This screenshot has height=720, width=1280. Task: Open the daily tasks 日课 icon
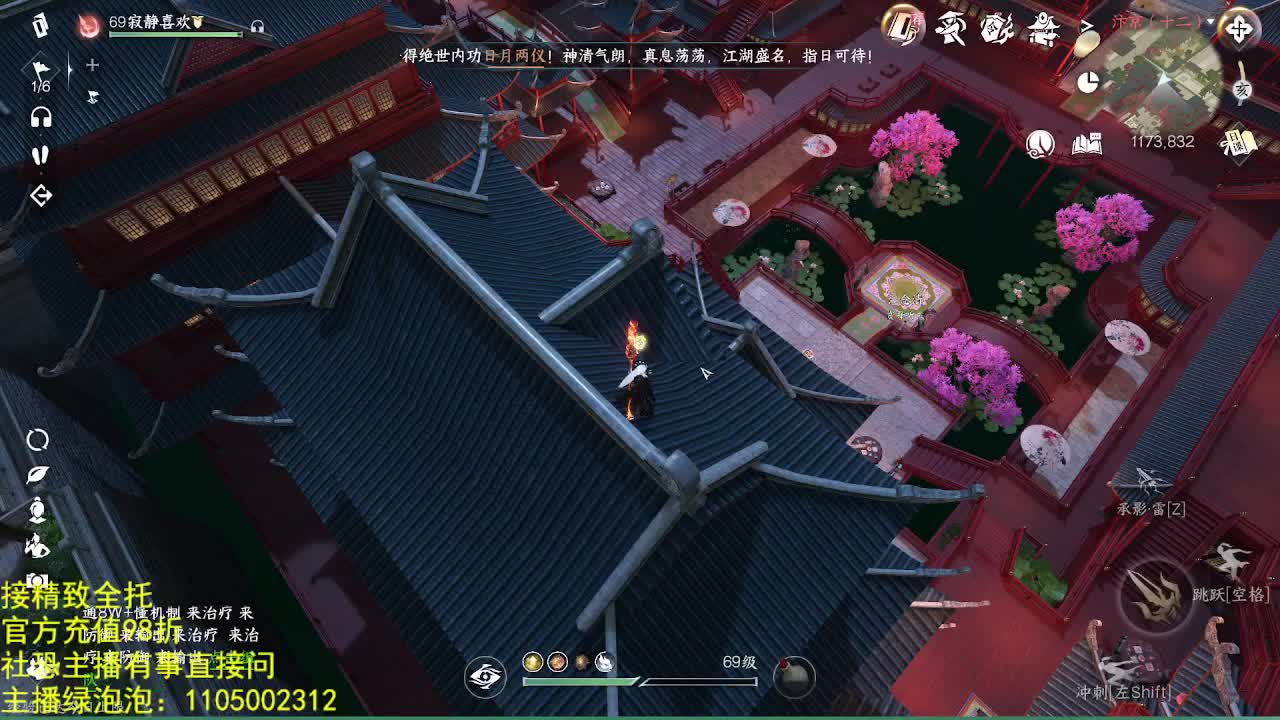(x=1238, y=142)
